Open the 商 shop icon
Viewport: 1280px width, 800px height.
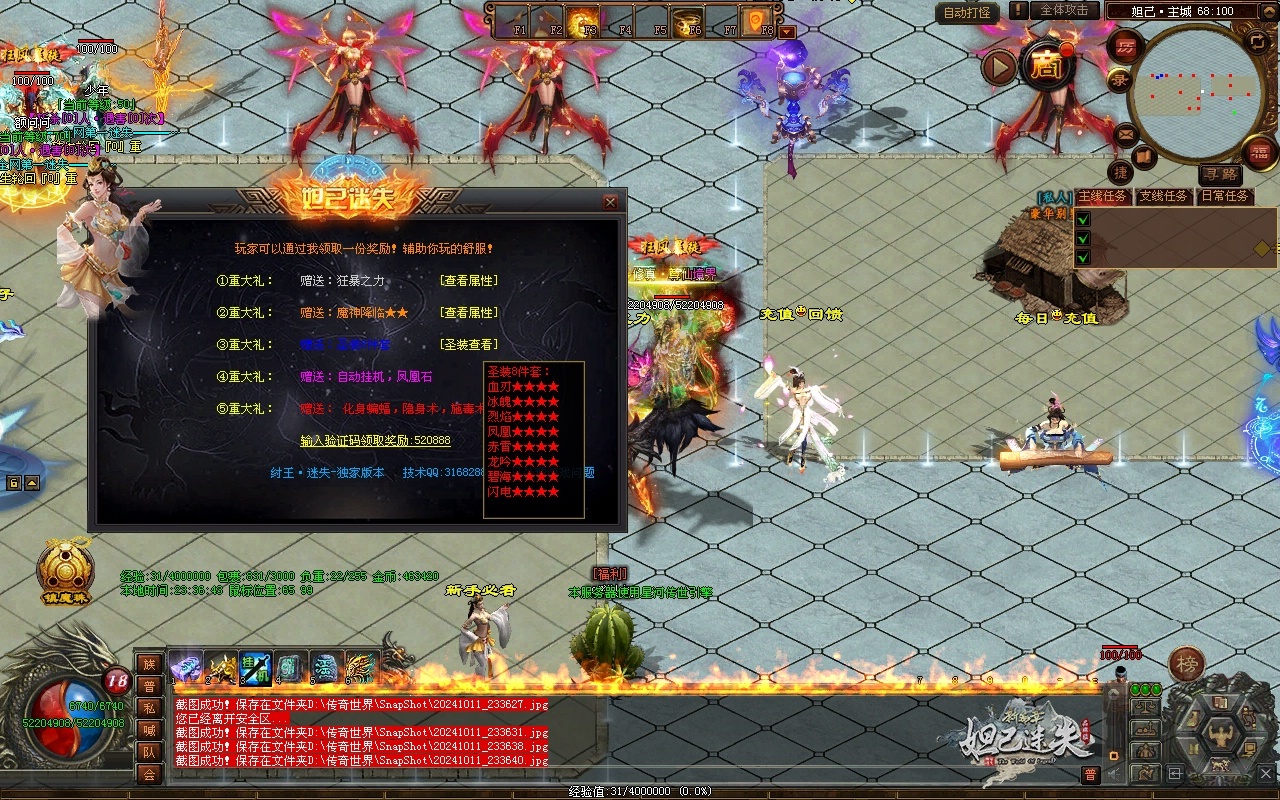1046,66
